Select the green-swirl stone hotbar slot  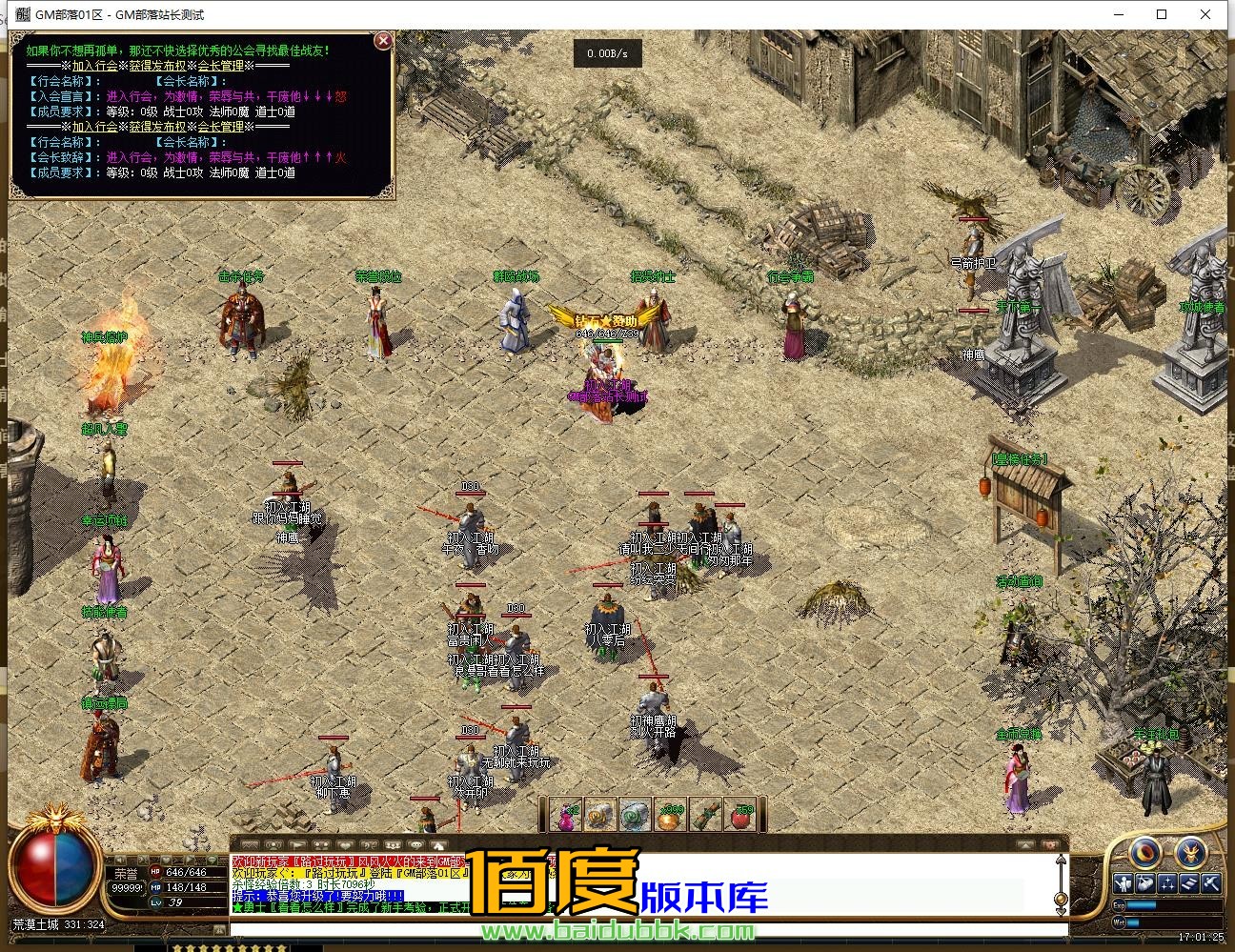click(x=636, y=816)
